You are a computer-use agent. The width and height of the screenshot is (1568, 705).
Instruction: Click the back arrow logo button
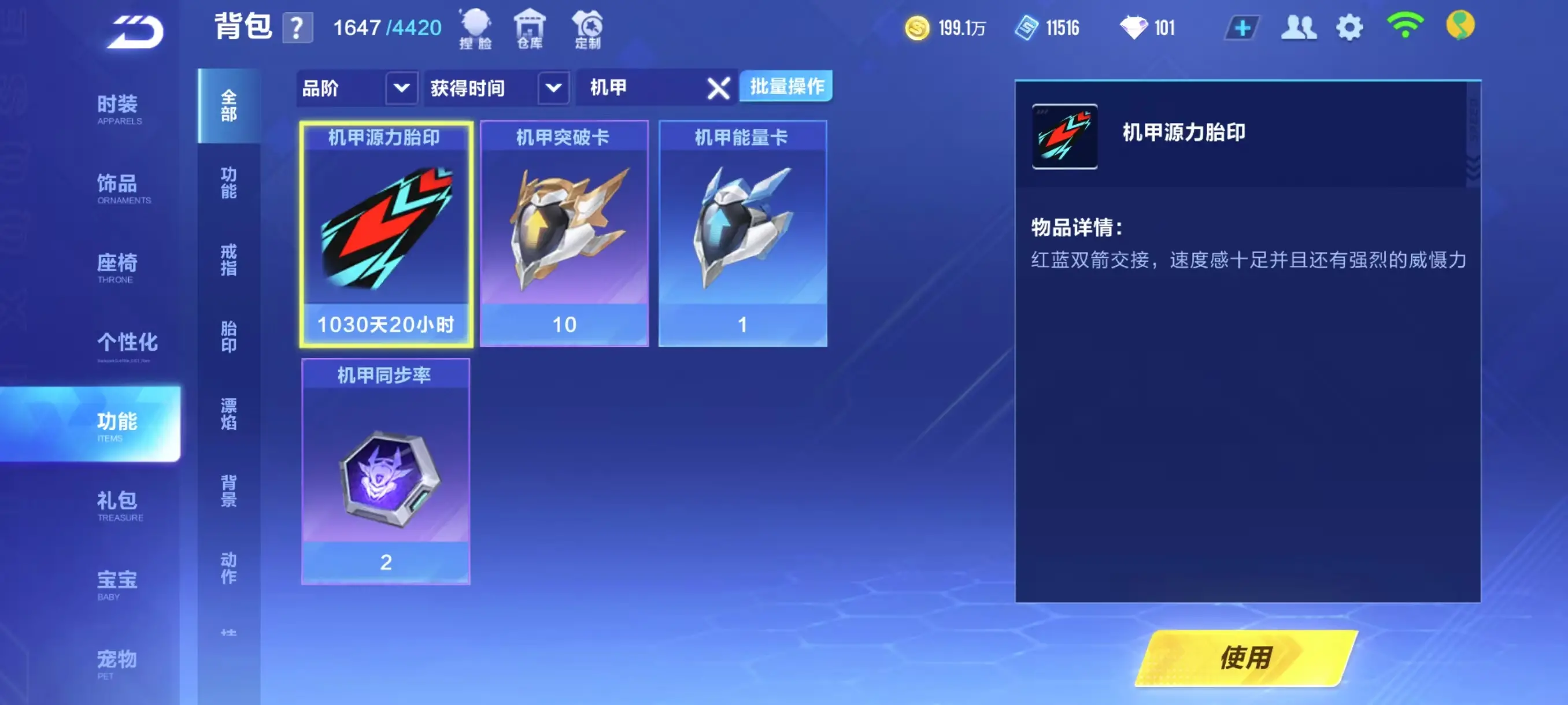tap(135, 32)
